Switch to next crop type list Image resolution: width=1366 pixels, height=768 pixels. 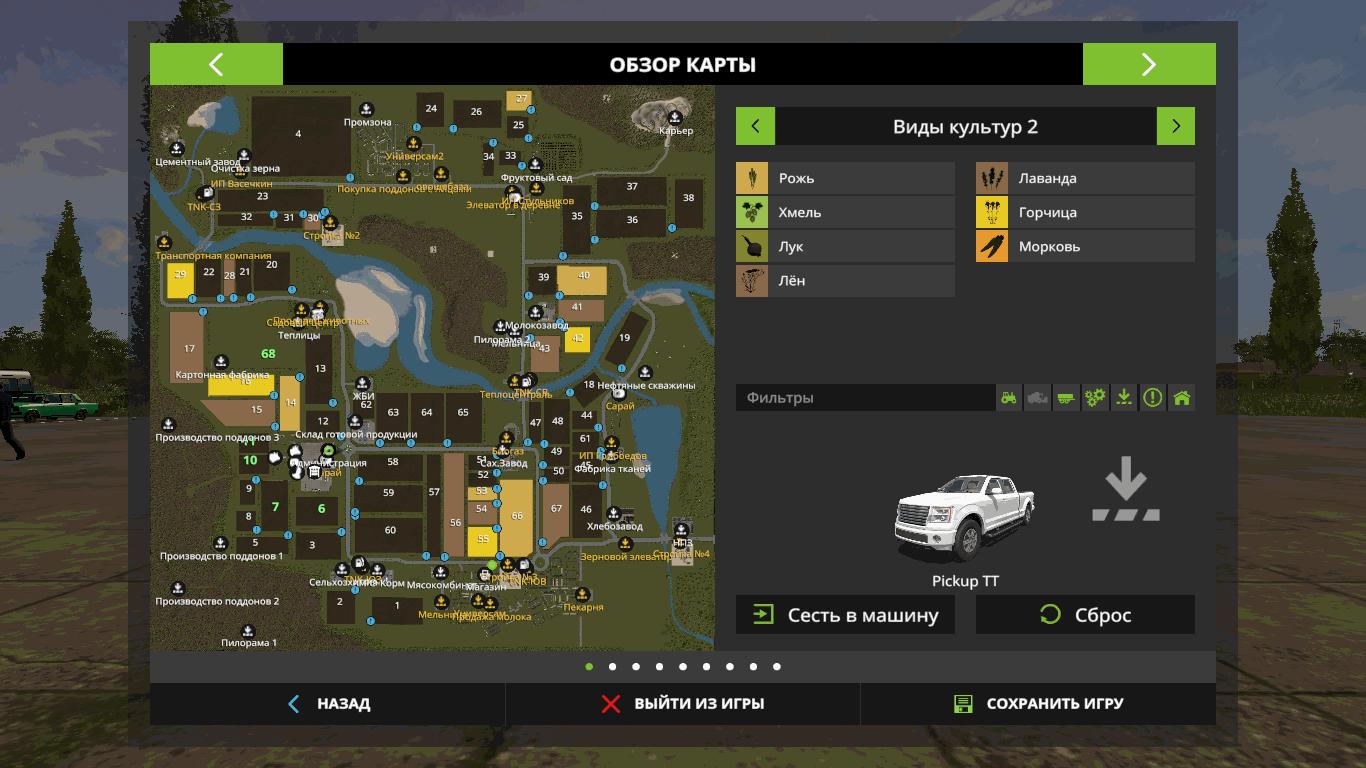(1176, 126)
